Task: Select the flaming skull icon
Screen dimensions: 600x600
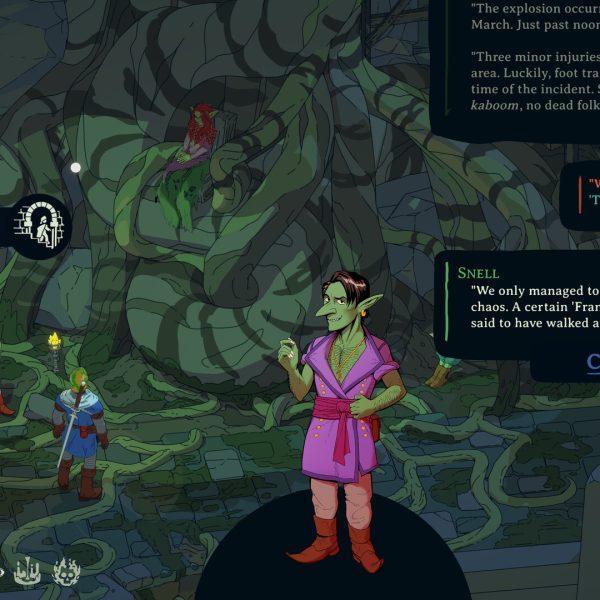Action: tap(67, 572)
